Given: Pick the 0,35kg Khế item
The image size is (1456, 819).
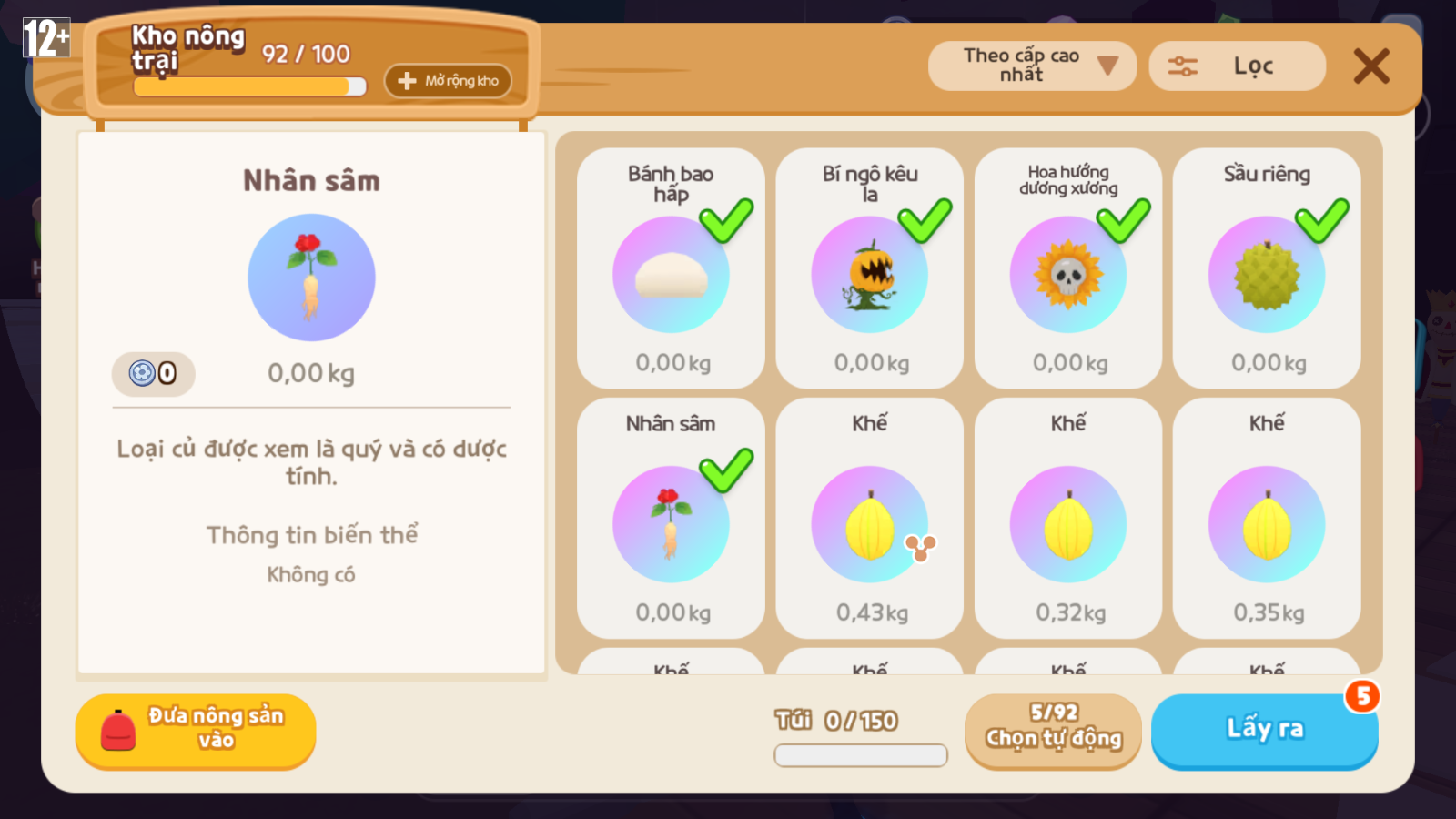Looking at the screenshot, I should 1266,519.
